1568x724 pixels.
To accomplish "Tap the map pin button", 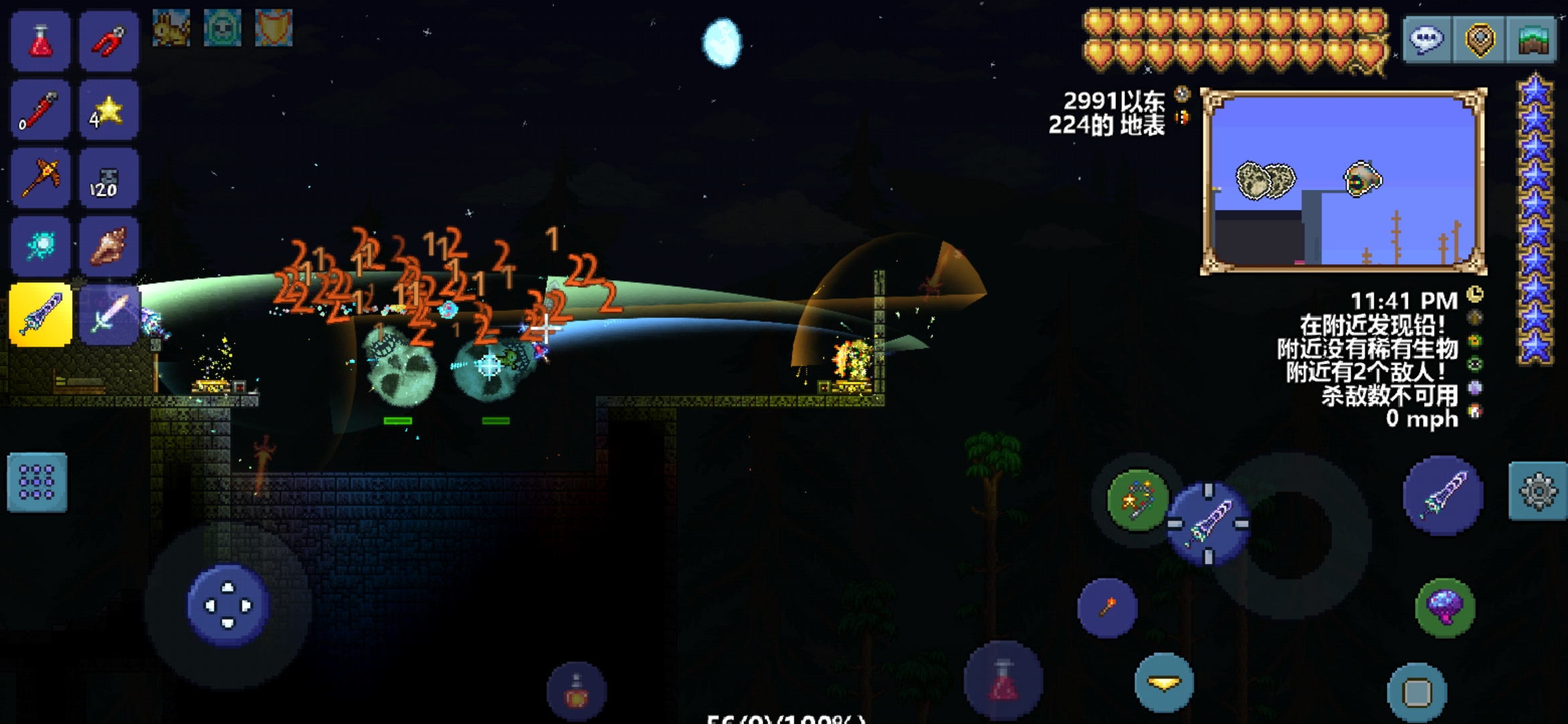I will click(x=1480, y=40).
